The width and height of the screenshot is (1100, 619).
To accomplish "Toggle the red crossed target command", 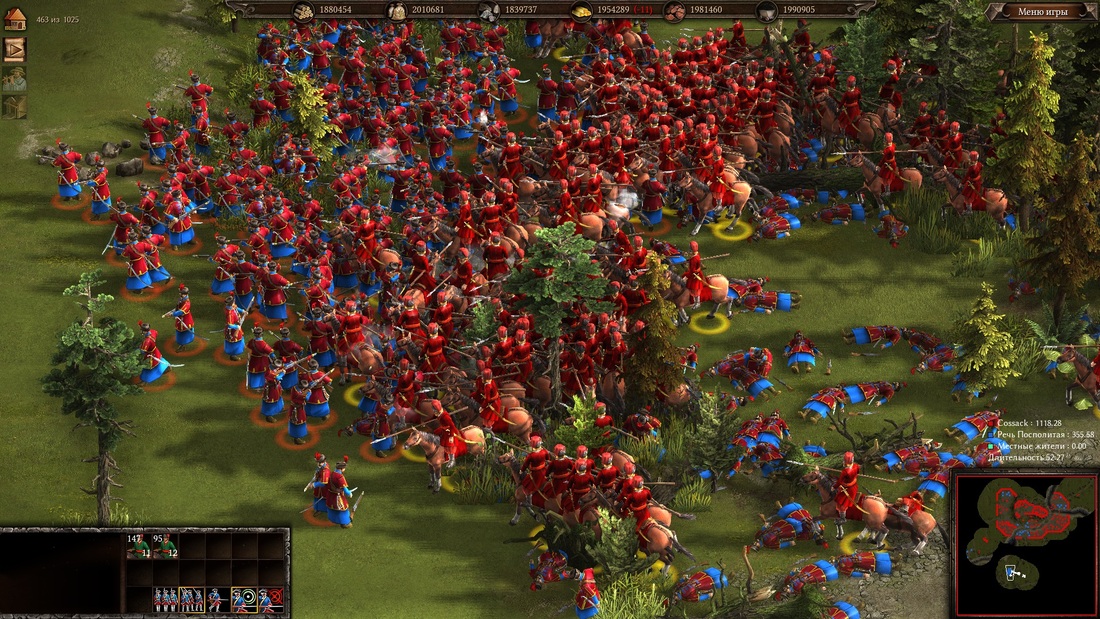I will click(x=270, y=599).
